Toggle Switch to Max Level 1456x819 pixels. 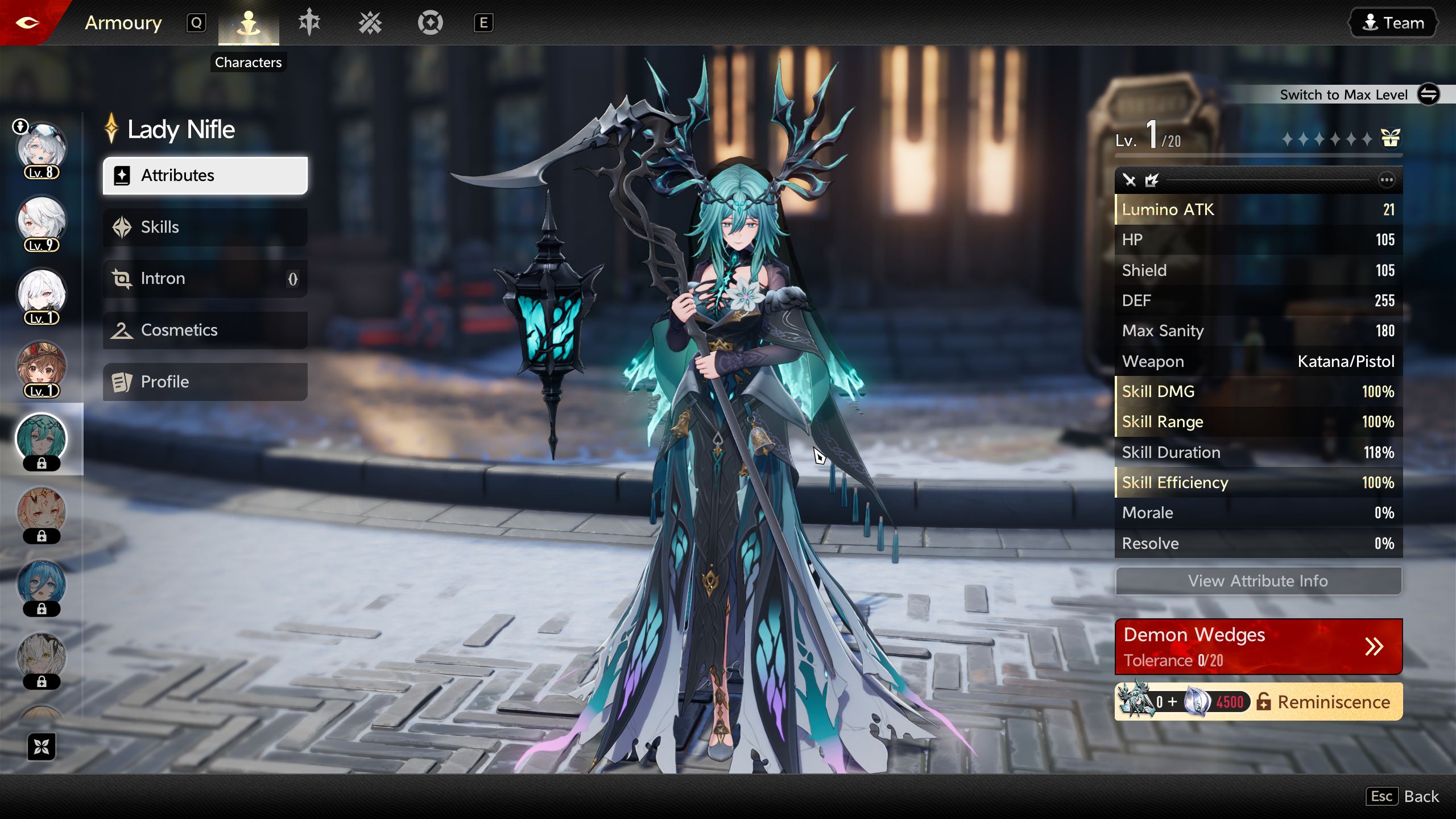coord(1428,94)
